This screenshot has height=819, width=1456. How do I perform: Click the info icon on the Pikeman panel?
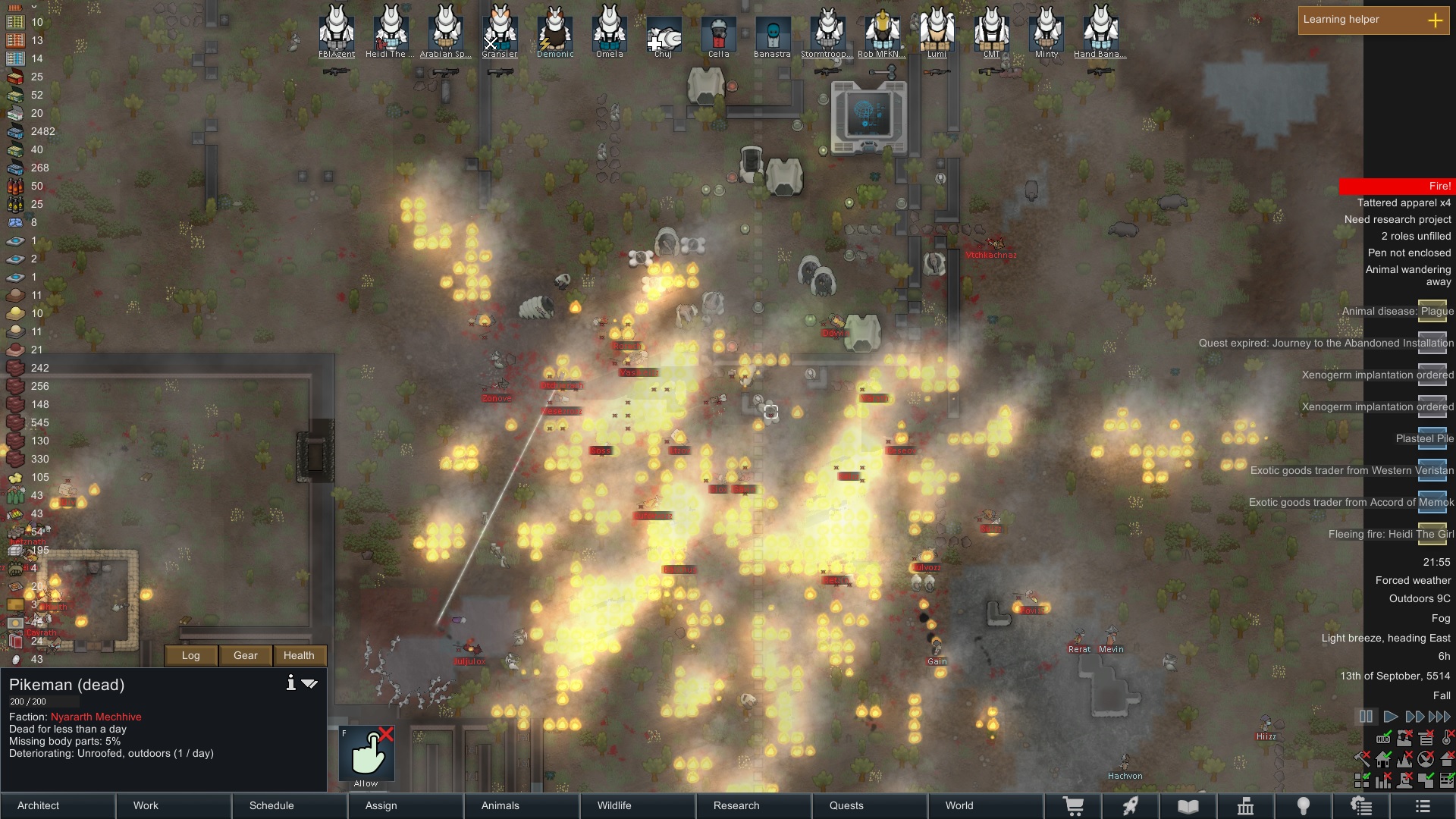click(290, 682)
